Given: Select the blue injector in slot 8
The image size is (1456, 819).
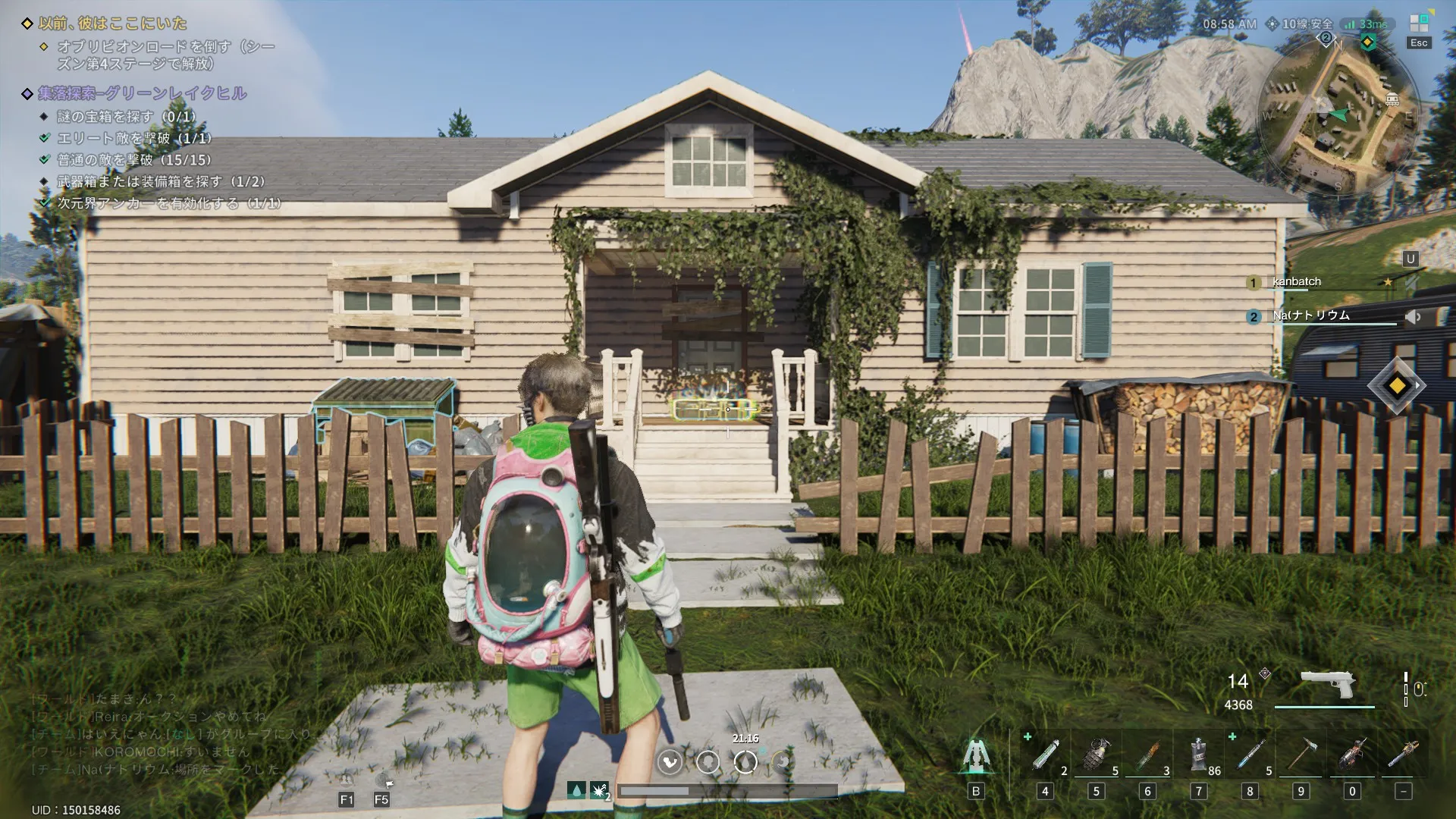Looking at the screenshot, I should pyautogui.click(x=1250, y=755).
